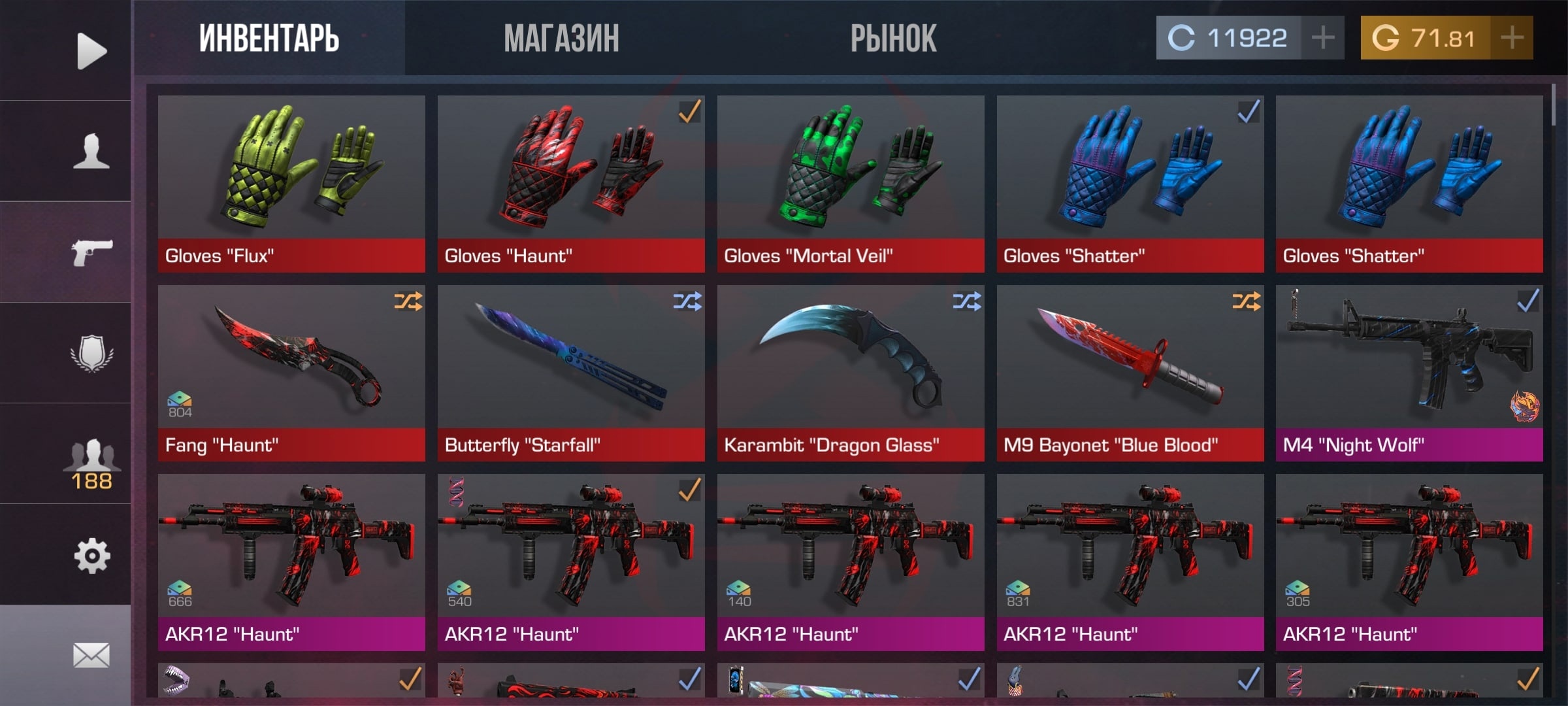Switch to the Магазин tab
The width and height of the screenshot is (1568, 706).
tap(561, 38)
